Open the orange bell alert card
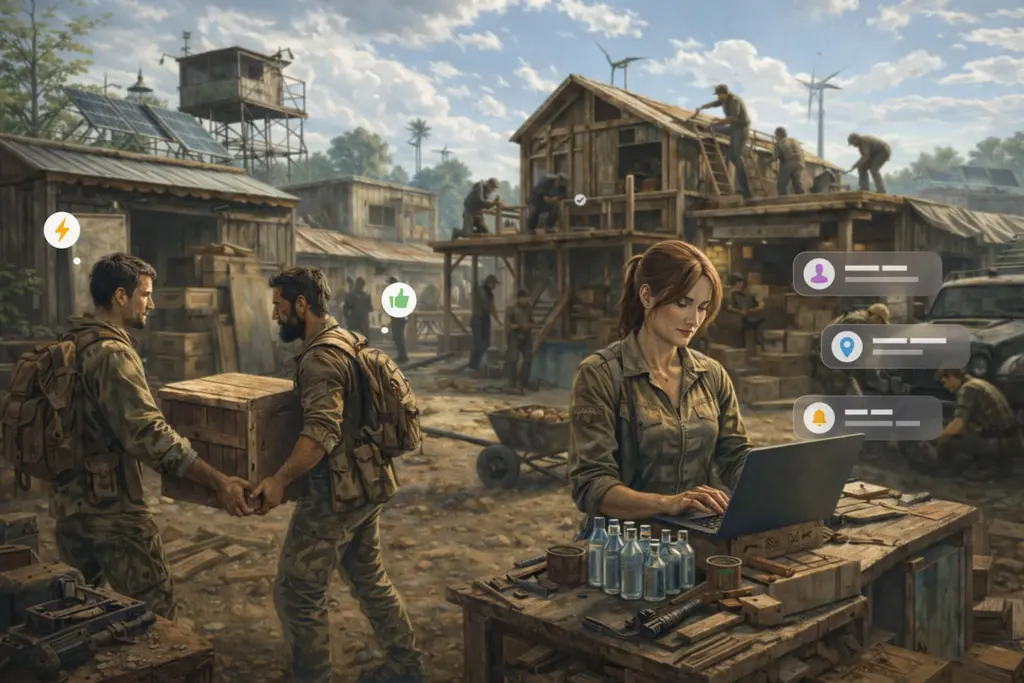 [x=867, y=417]
